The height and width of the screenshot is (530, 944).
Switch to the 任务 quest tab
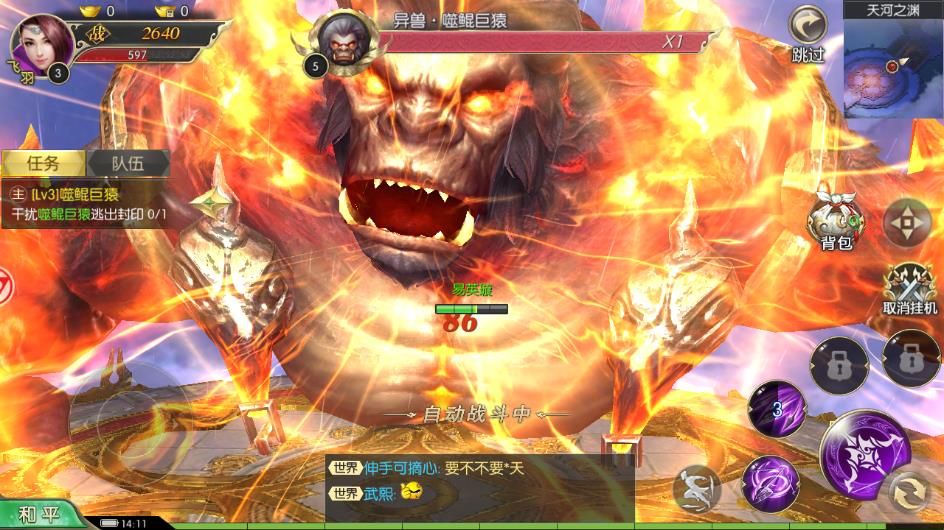(x=43, y=164)
